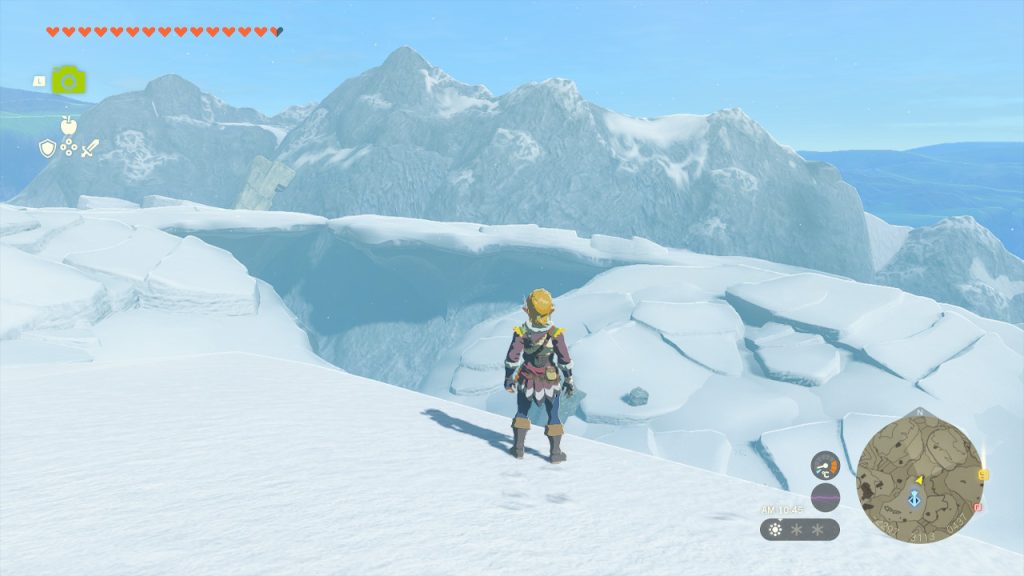Open the circular minimap
The height and width of the screenshot is (576, 1024).
[x=919, y=480]
